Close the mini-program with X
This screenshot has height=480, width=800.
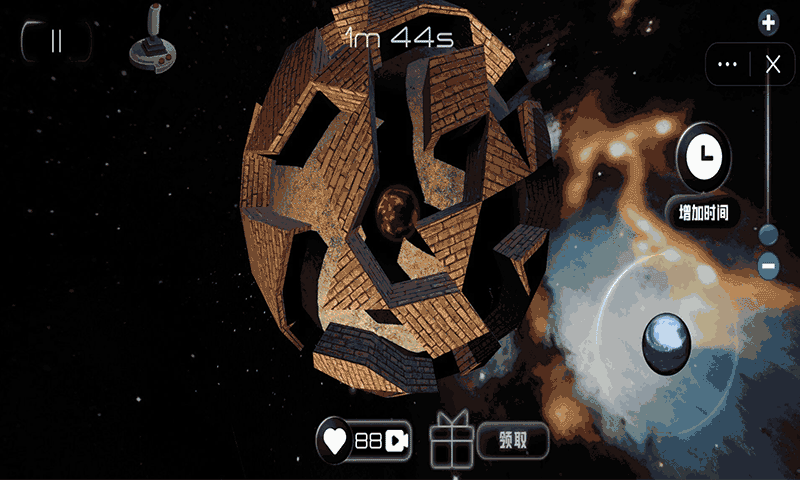coord(773,65)
